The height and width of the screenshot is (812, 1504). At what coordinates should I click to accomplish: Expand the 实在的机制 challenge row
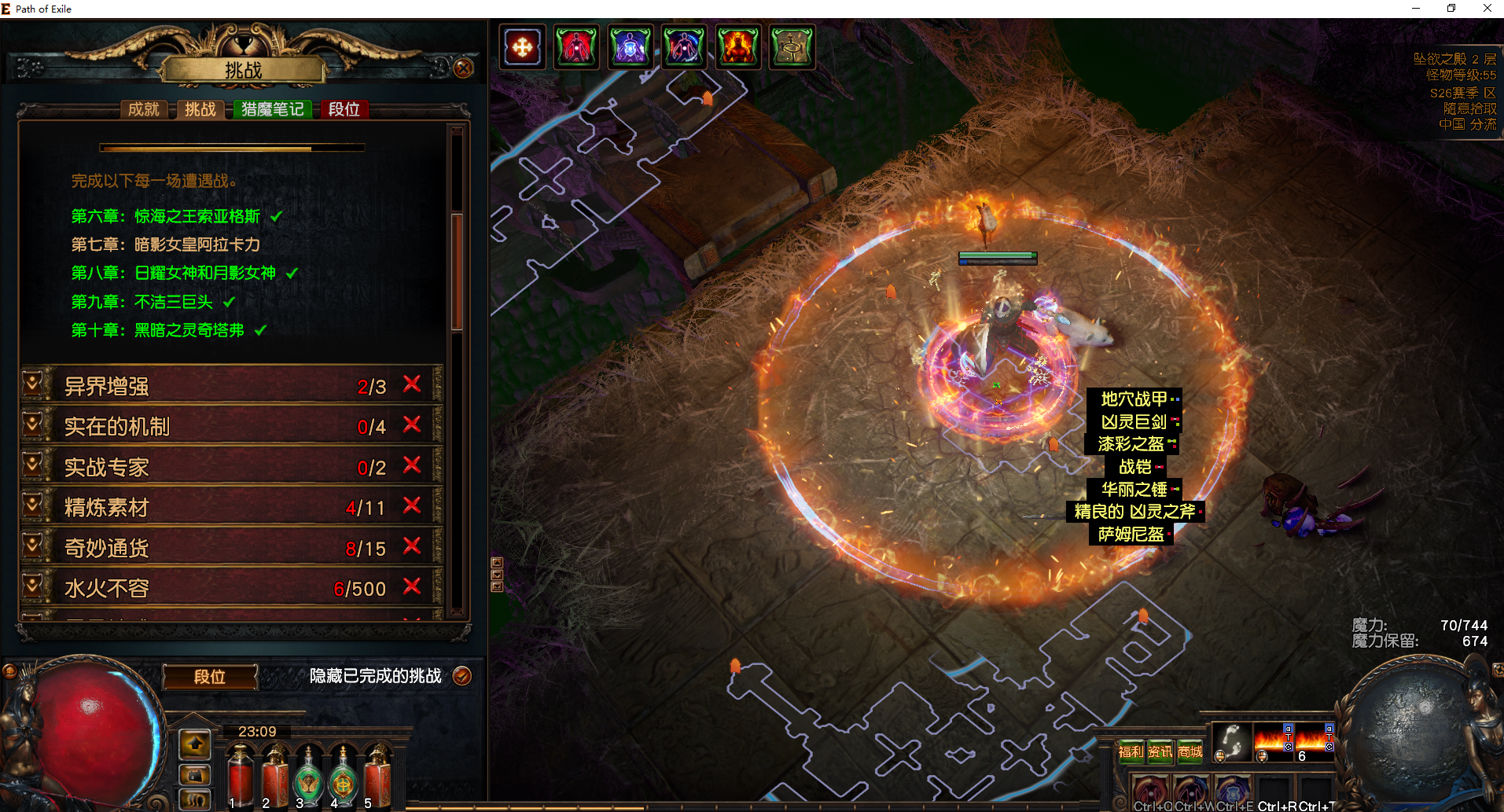pos(32,426)
